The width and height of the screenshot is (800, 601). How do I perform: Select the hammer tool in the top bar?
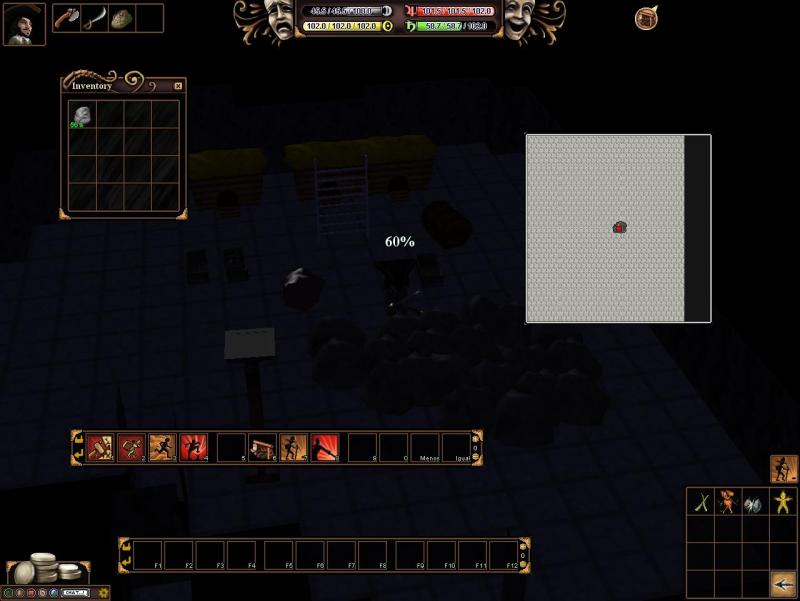point(67,18)
